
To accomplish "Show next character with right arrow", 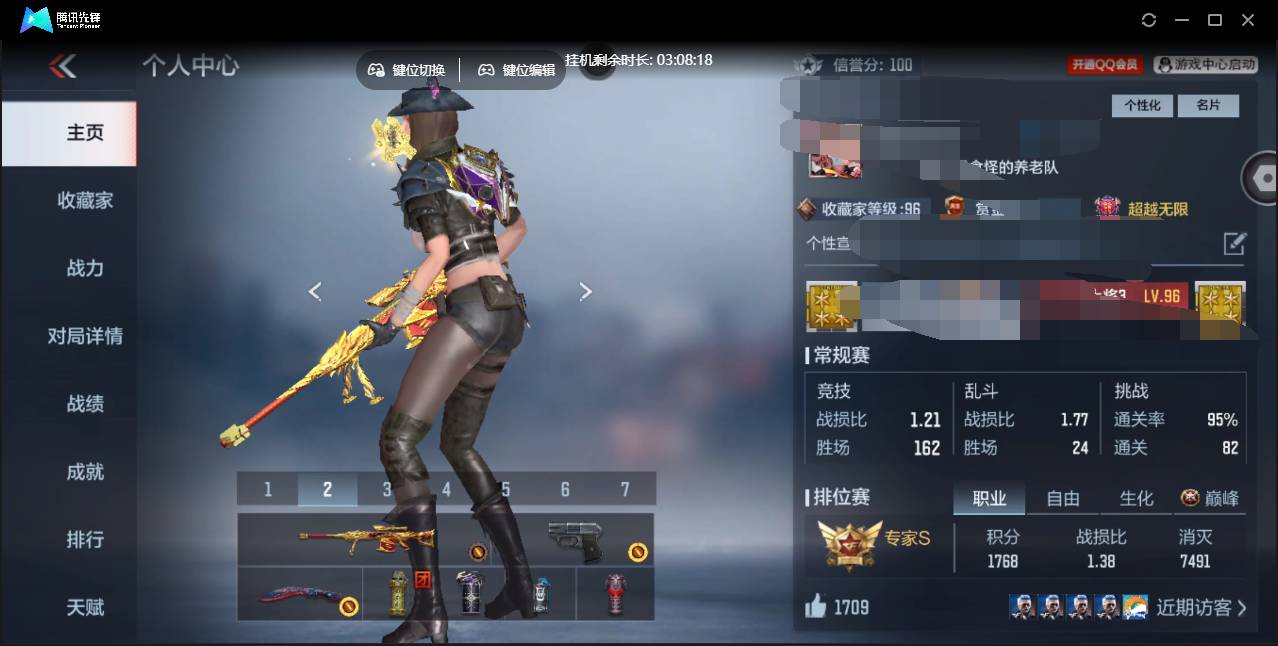I will pos(586,291).
